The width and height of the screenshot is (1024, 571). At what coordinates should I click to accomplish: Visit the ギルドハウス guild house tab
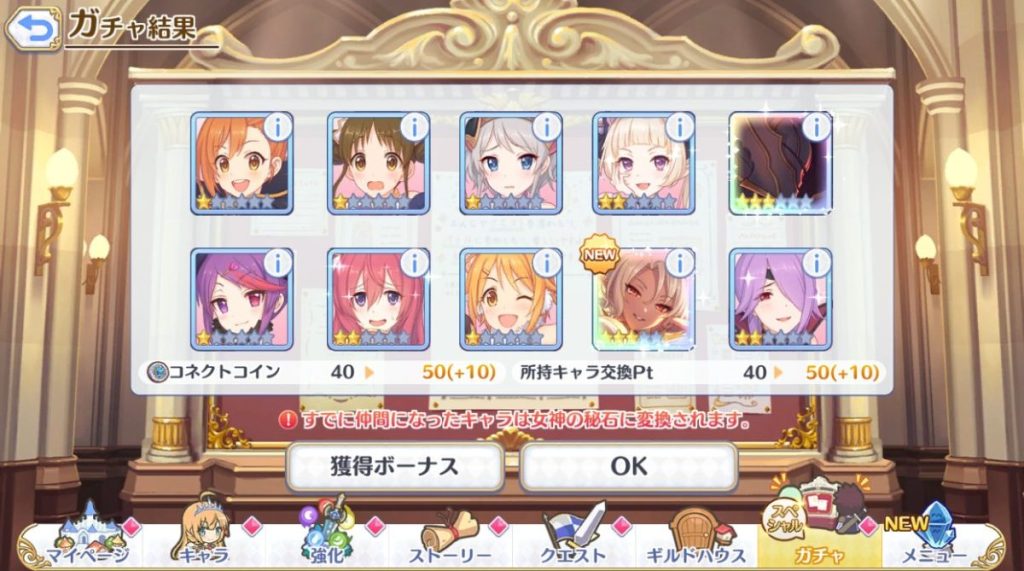tap(696, 541)
